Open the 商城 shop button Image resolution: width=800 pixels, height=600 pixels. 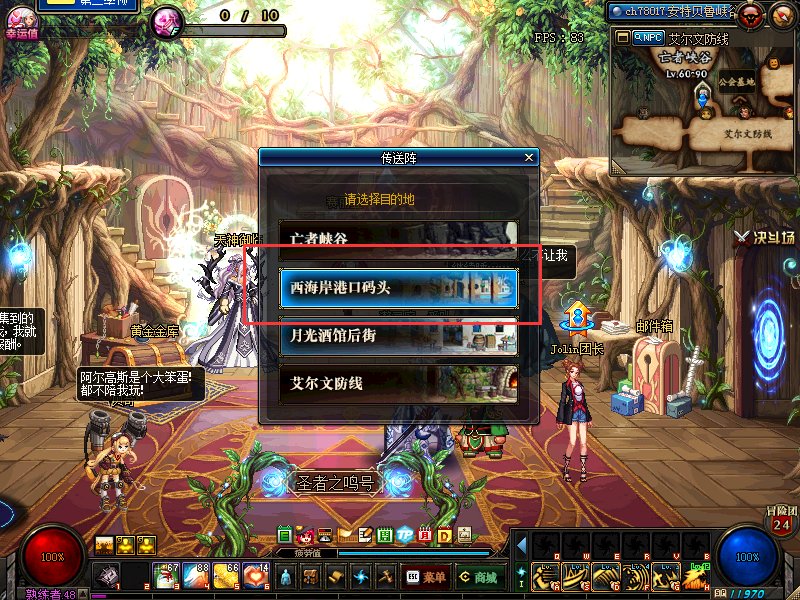(x=477, y=577)
